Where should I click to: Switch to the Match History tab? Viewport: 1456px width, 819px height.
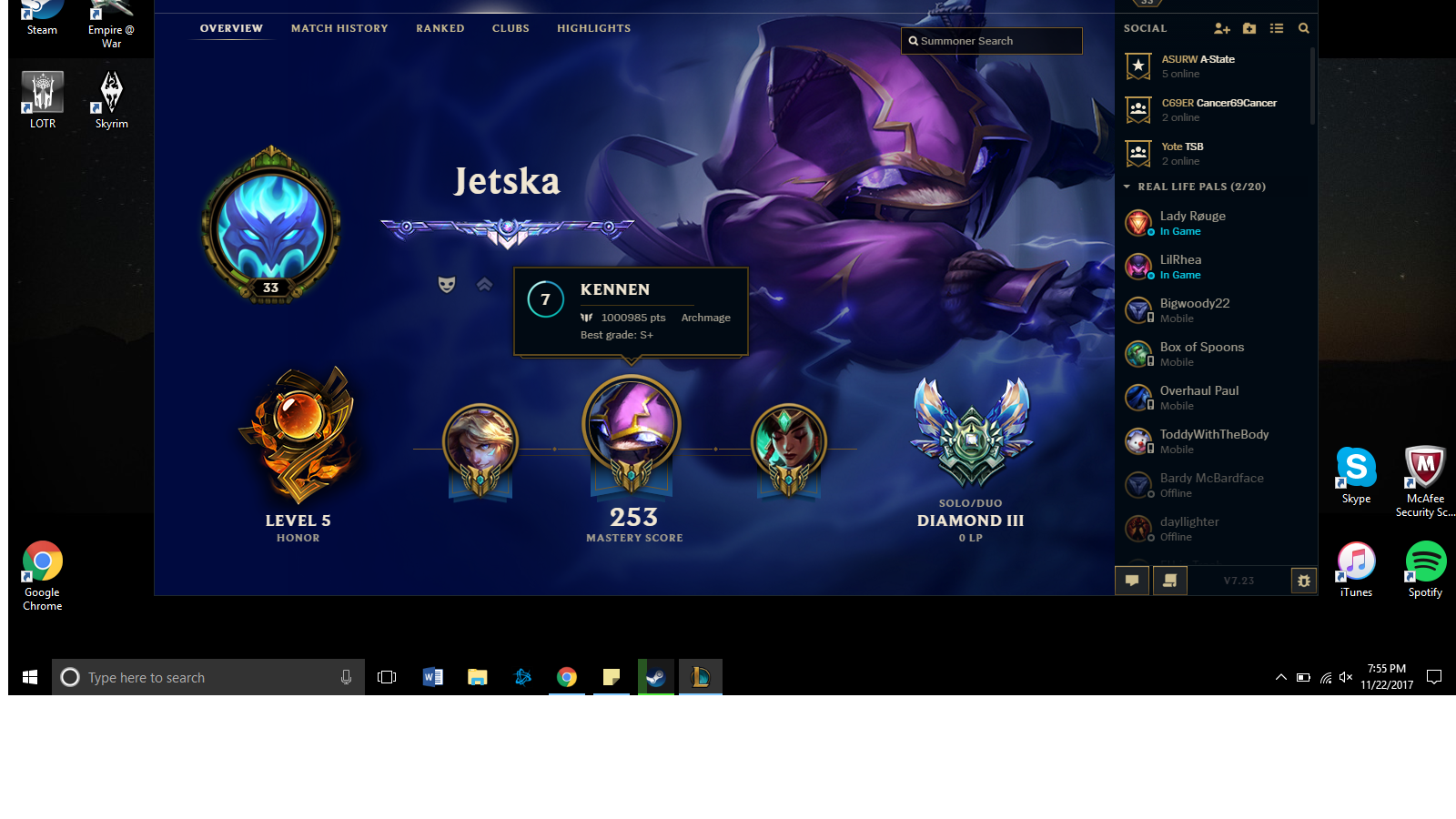(x=339, y=28)
